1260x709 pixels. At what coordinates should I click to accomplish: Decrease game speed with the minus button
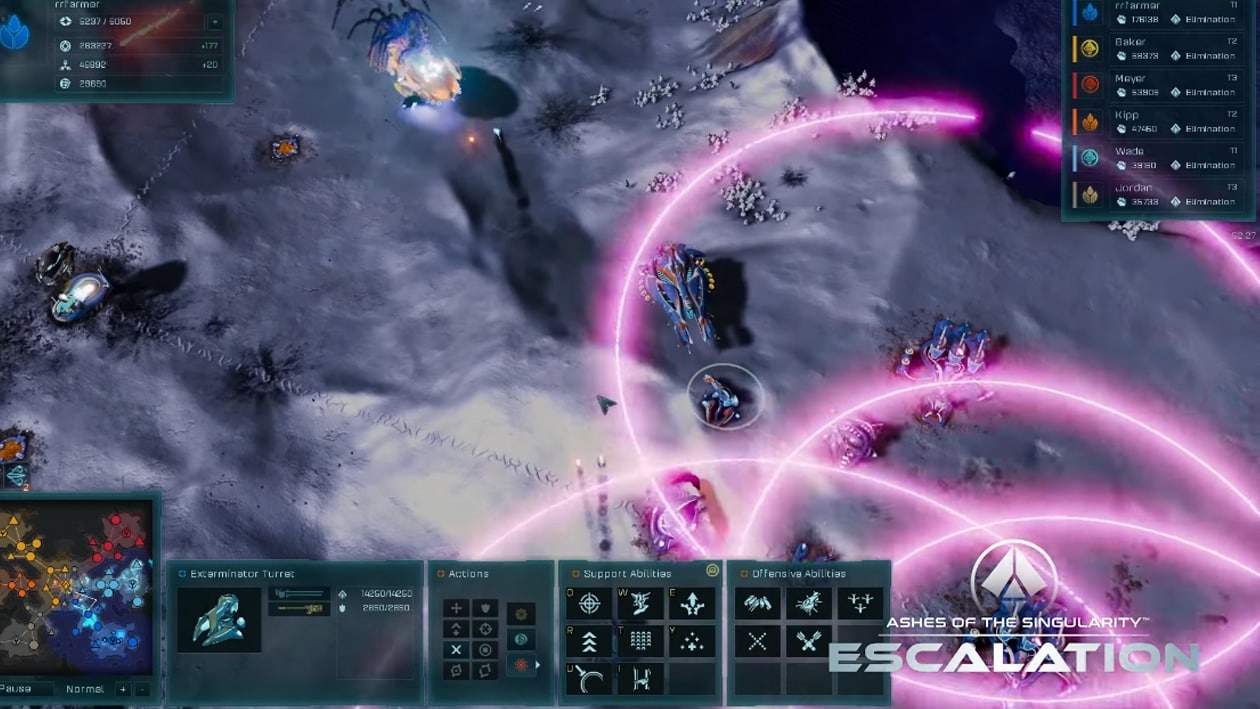tap(142, 689)
